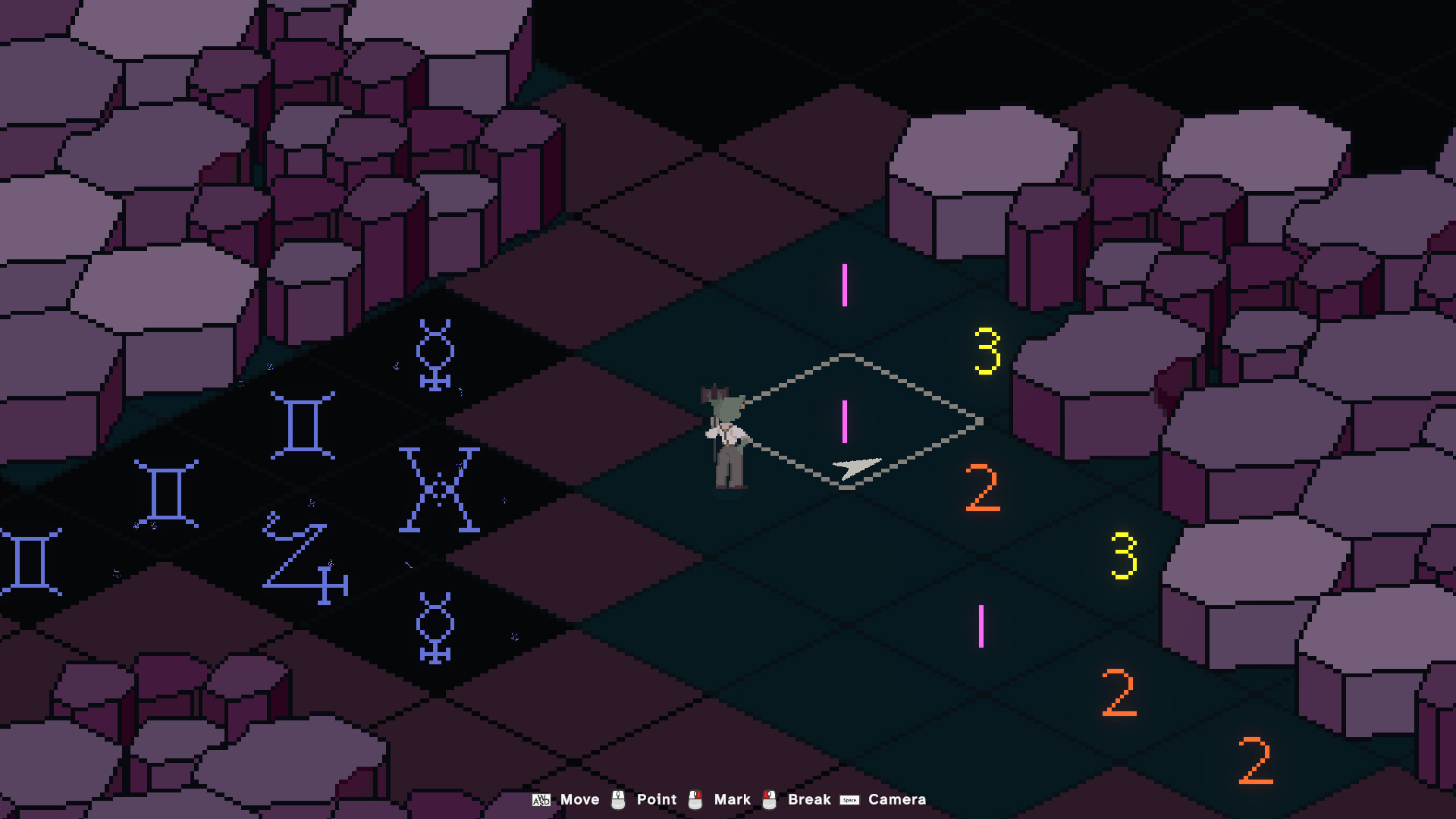Click the left mouse button Point icon
This screenshot has height=819, width=1456.
618,799
